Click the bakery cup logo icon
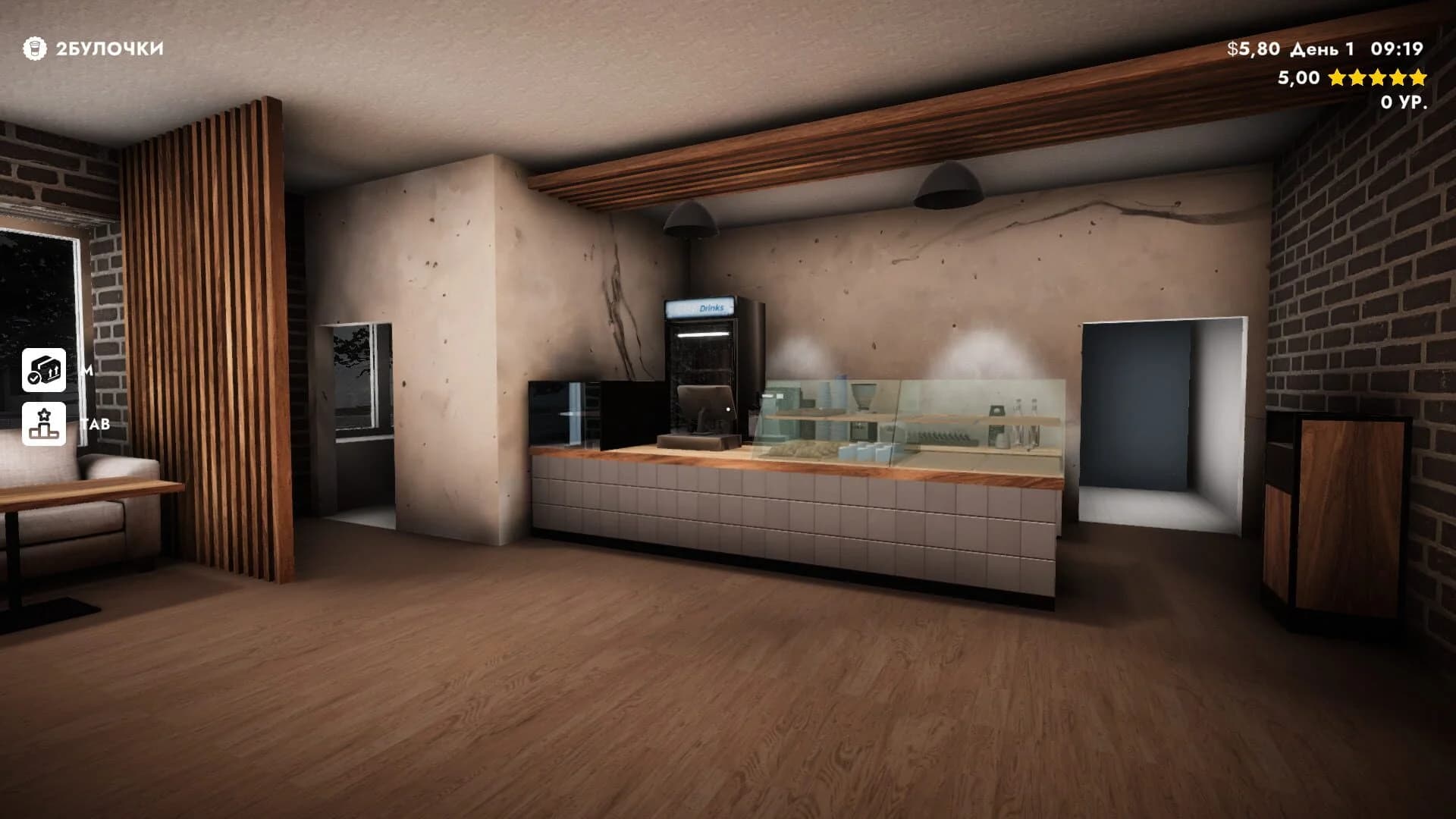The image size is (1456, 819). [x=34, y=49]
